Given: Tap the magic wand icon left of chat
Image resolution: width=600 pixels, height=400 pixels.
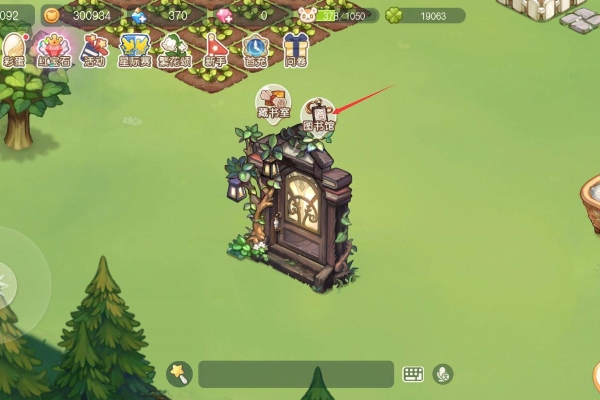Looking at the screenshot, I should click(x=178, y=374).
